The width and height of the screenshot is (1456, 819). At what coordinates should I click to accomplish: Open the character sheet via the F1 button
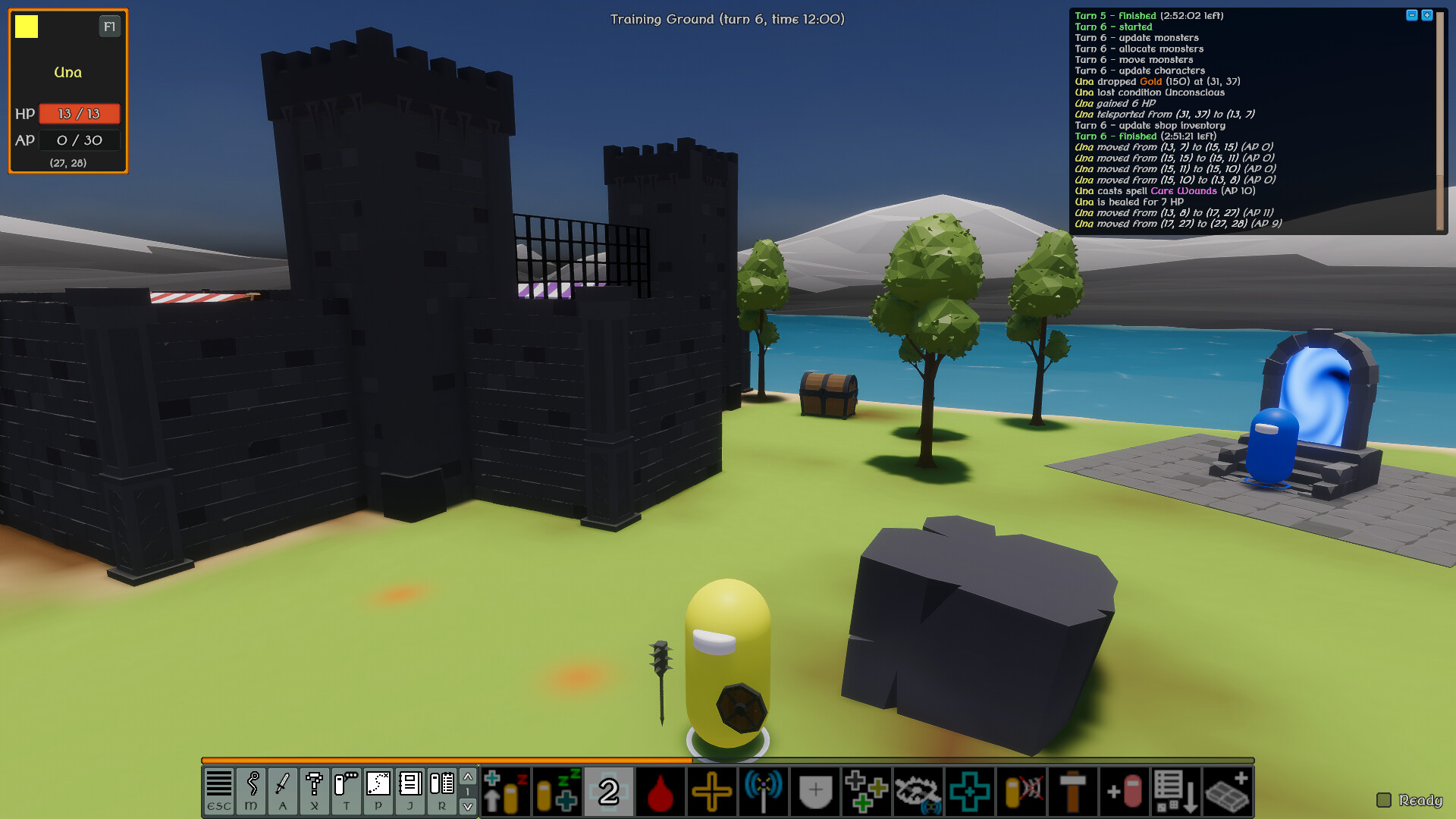click(109, 26)
